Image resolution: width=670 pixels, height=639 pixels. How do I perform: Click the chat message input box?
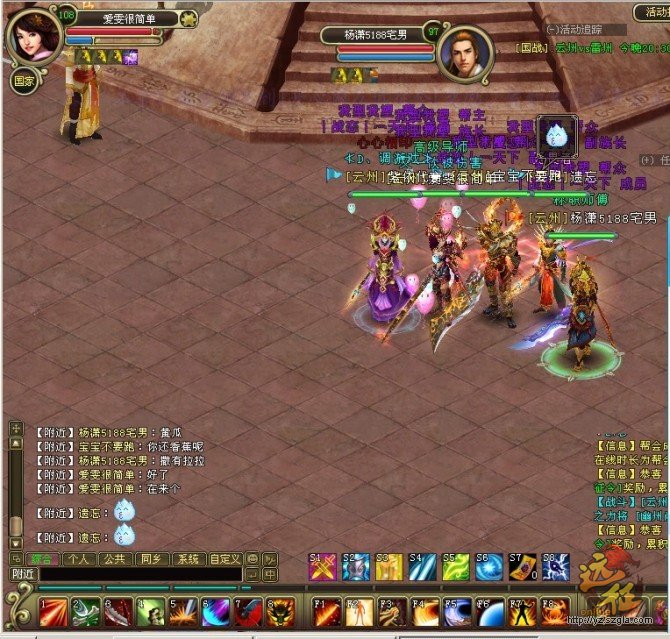click(x=140, y=574)
